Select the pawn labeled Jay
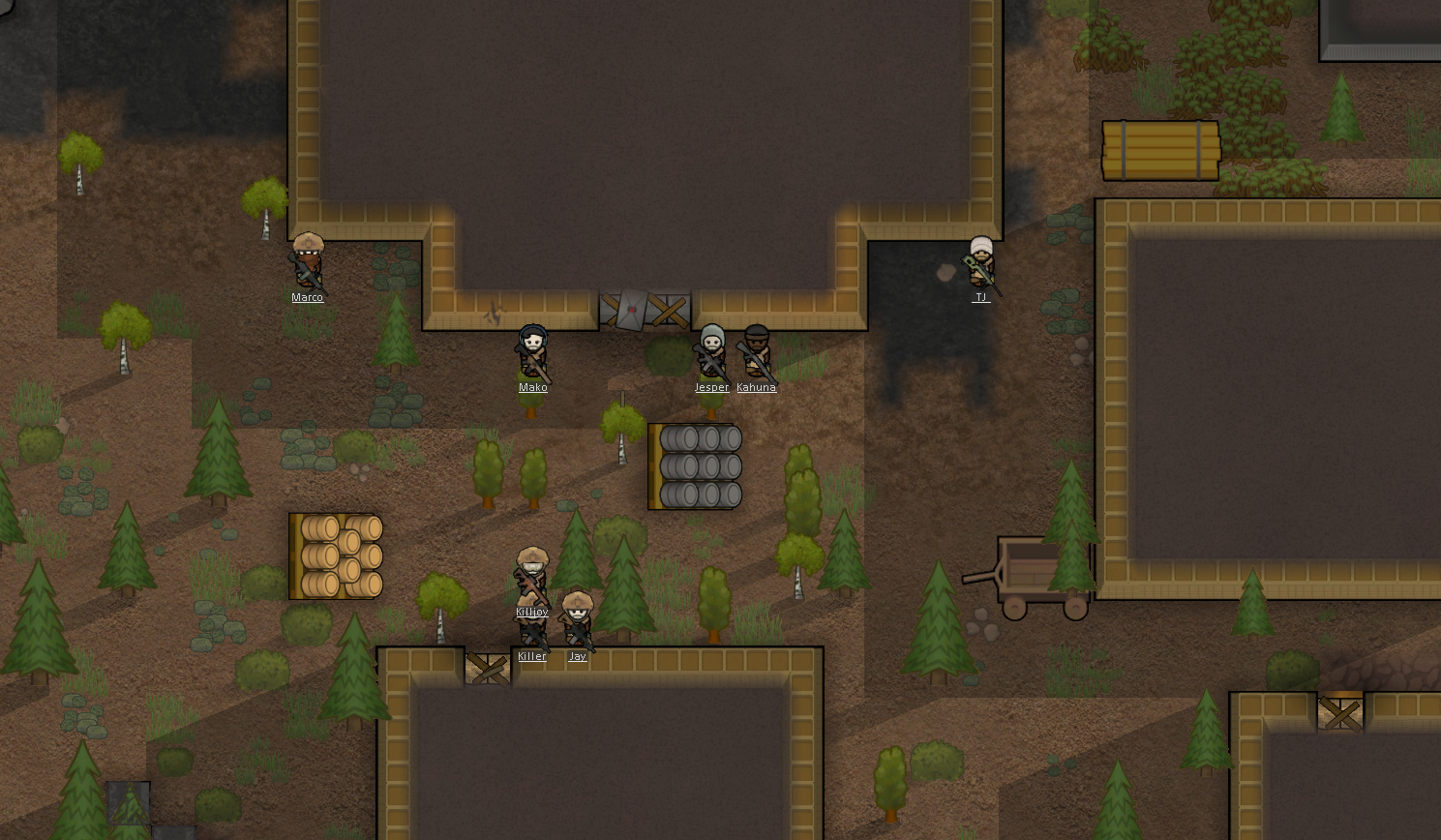Screen dimensions: 1441x840 click(578, 619)
